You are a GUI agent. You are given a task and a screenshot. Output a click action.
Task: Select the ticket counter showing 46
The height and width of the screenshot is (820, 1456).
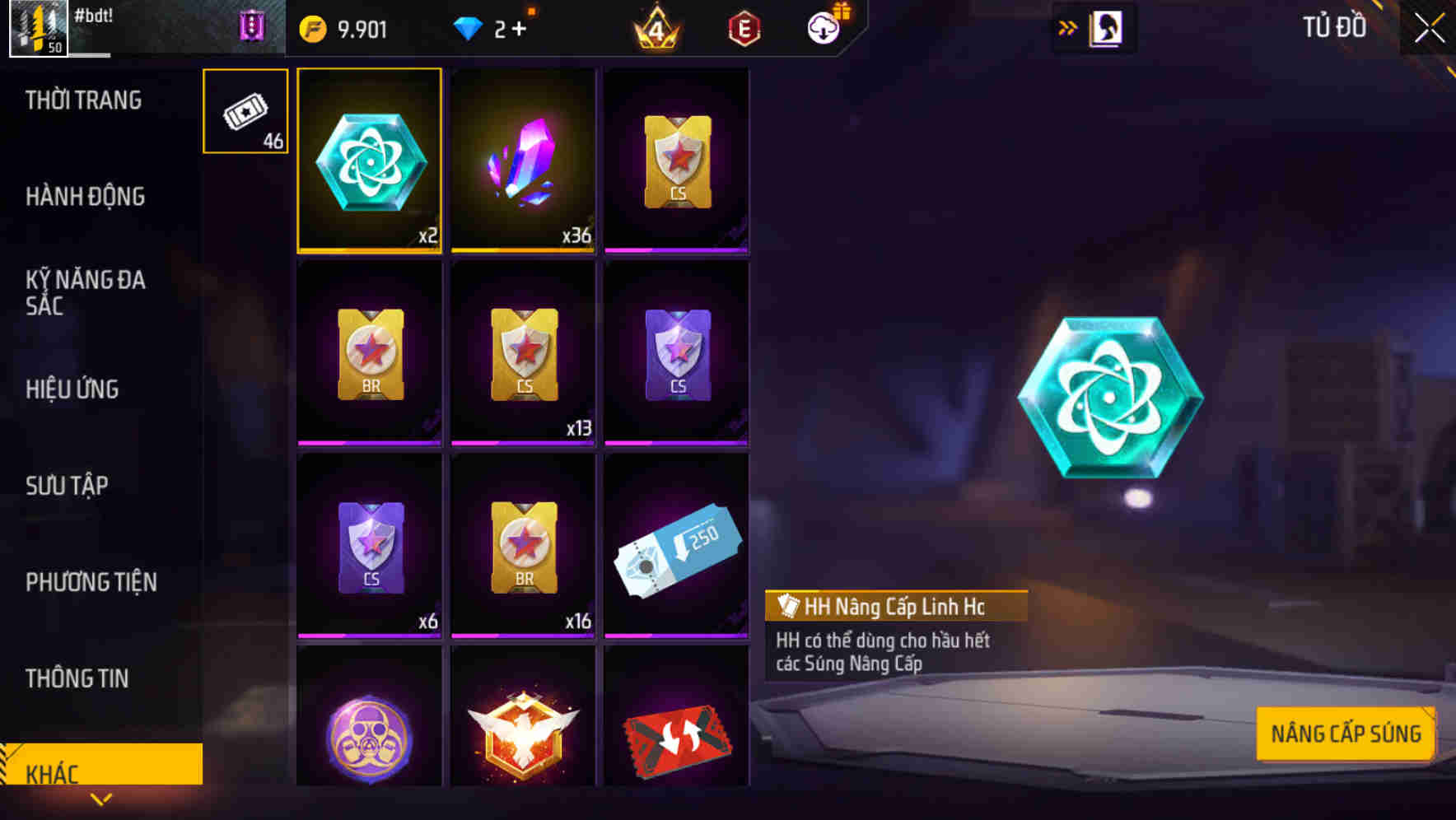pyautogui.click(x=245, y=111)
